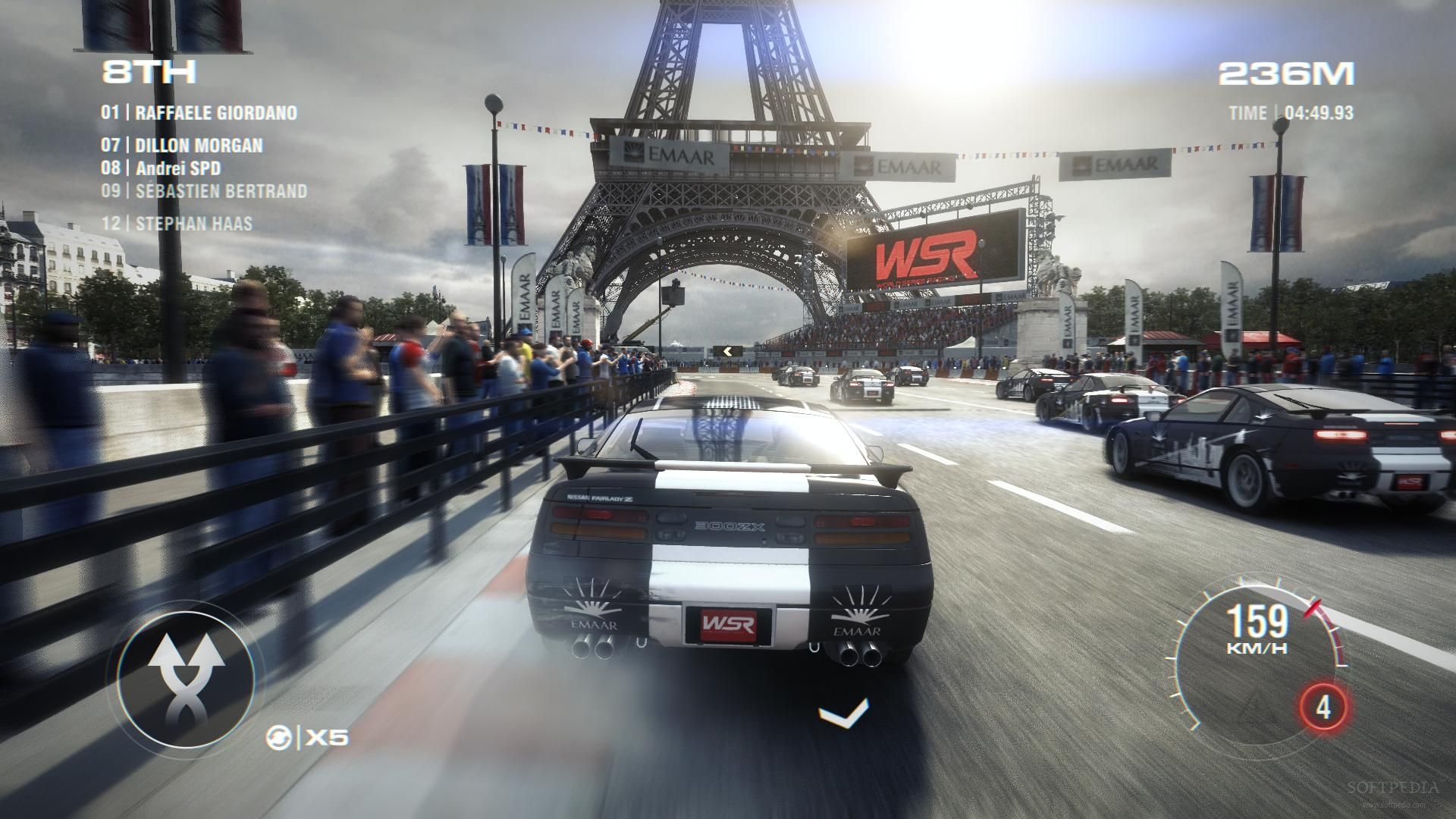Choose Dillon Morgan's leaderboard row
The image size is (1456, 819).
click(x=182, y=146)
